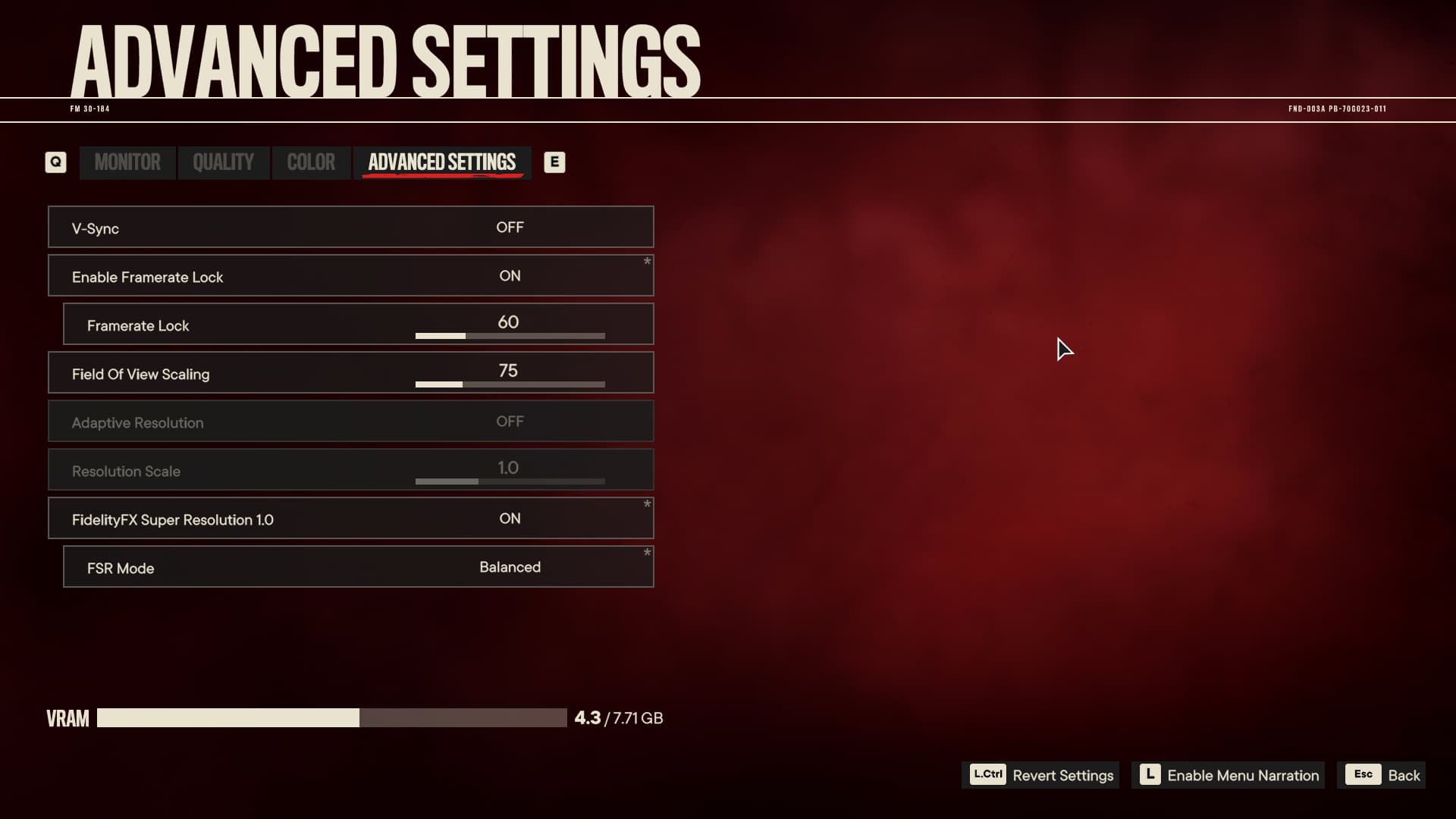Image resolution: width=1456 pixels, height=819 pixels.
Task: Change the Field Of View Scaling slider
Action: point(510,384)
